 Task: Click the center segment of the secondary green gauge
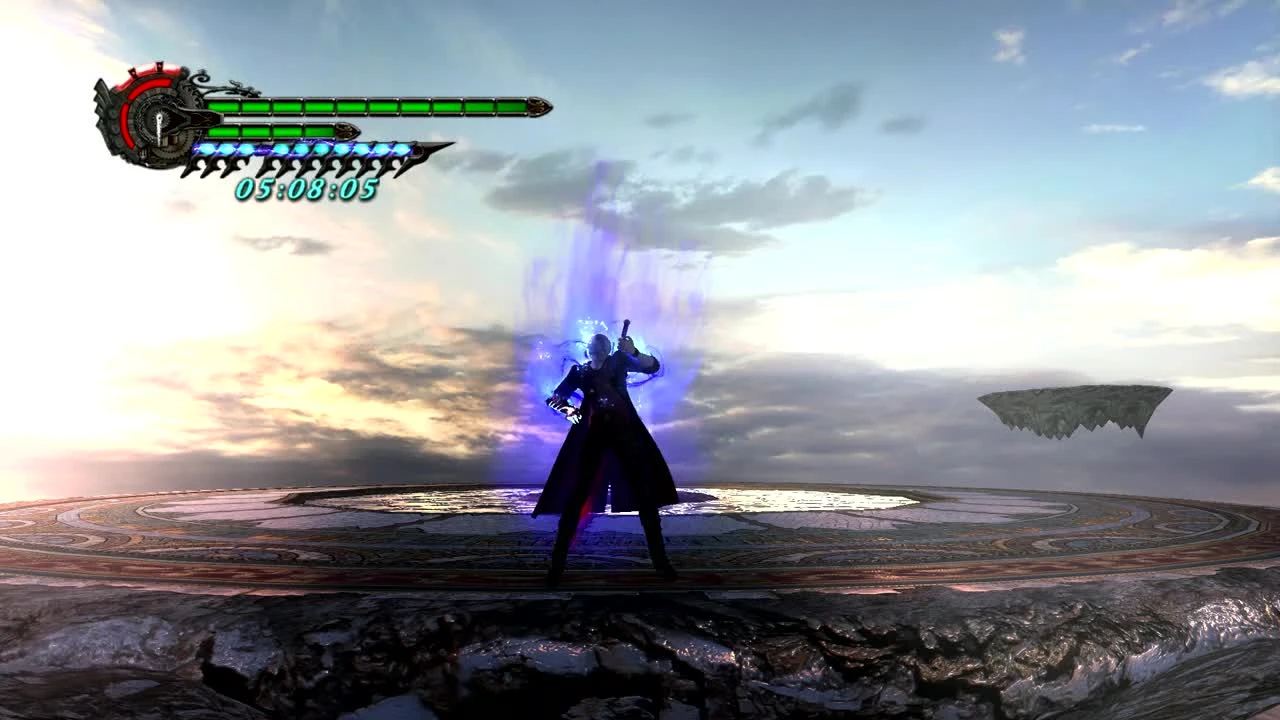tap(271, 130)
